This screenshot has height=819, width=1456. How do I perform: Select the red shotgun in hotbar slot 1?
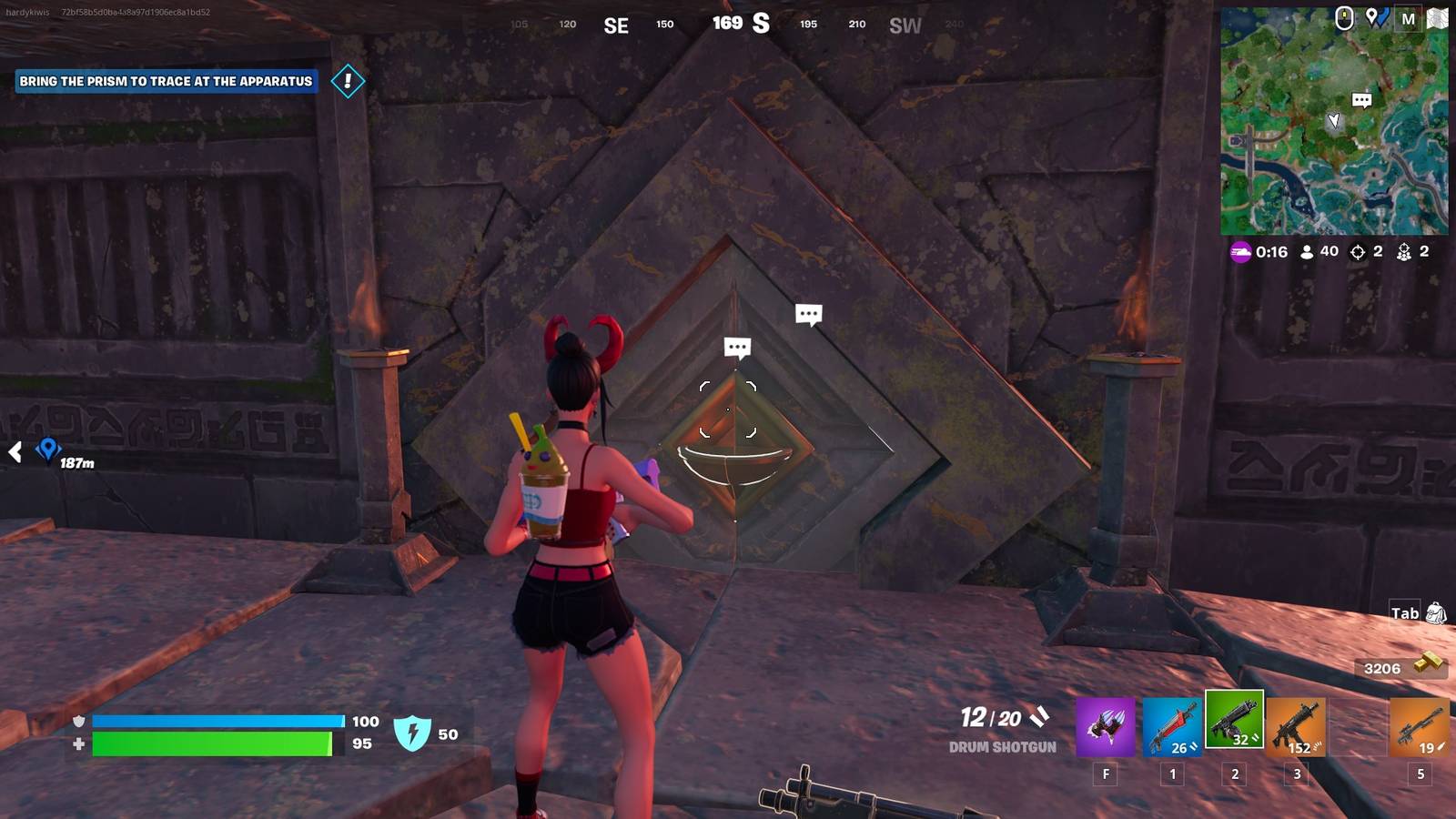(x=1170, y=728)
